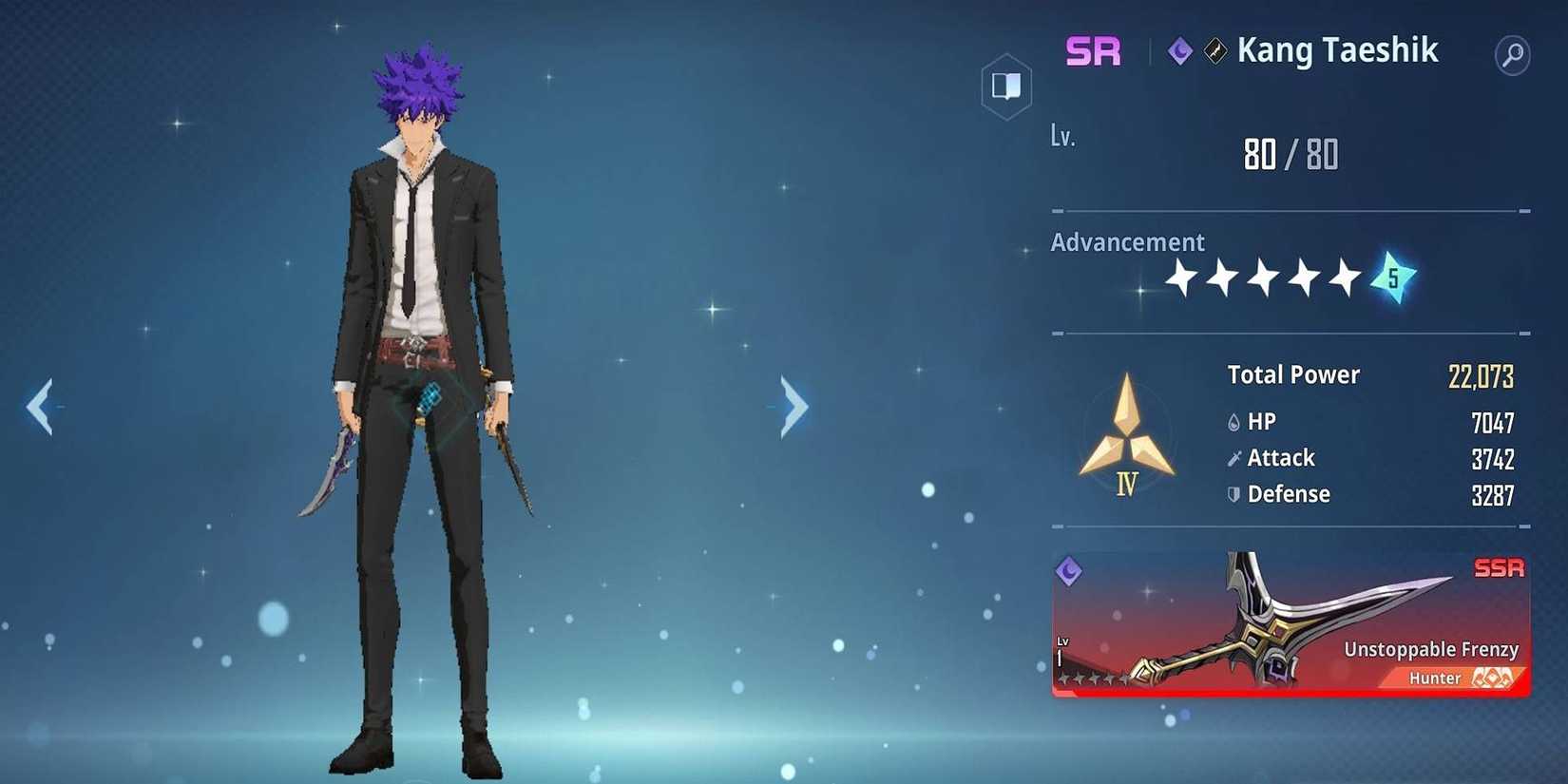1568x784 pixels.
Task: Click the SR rarity badge
Action: [x=1092, y=50]
